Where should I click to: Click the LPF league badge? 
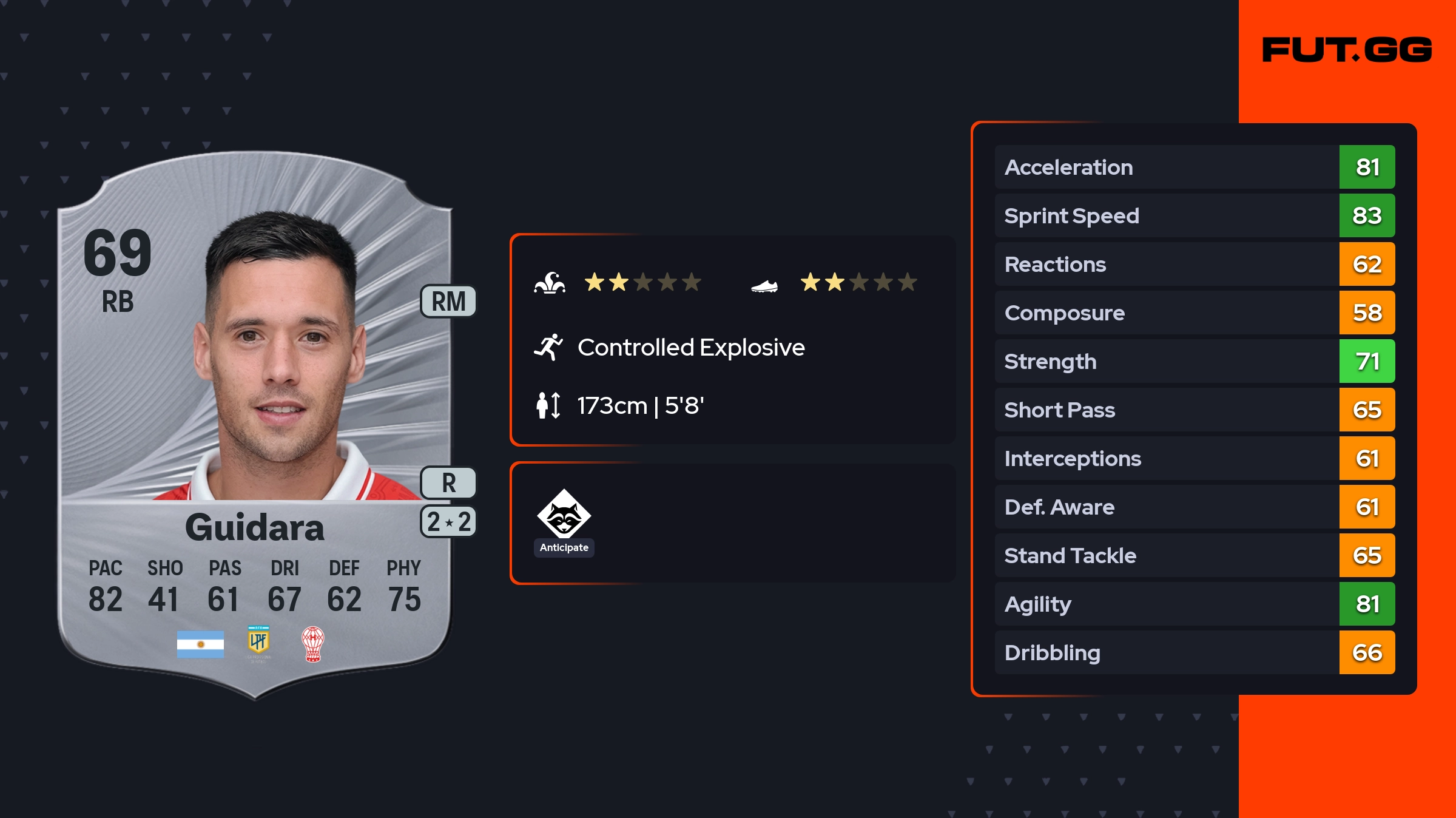(258, 643)
